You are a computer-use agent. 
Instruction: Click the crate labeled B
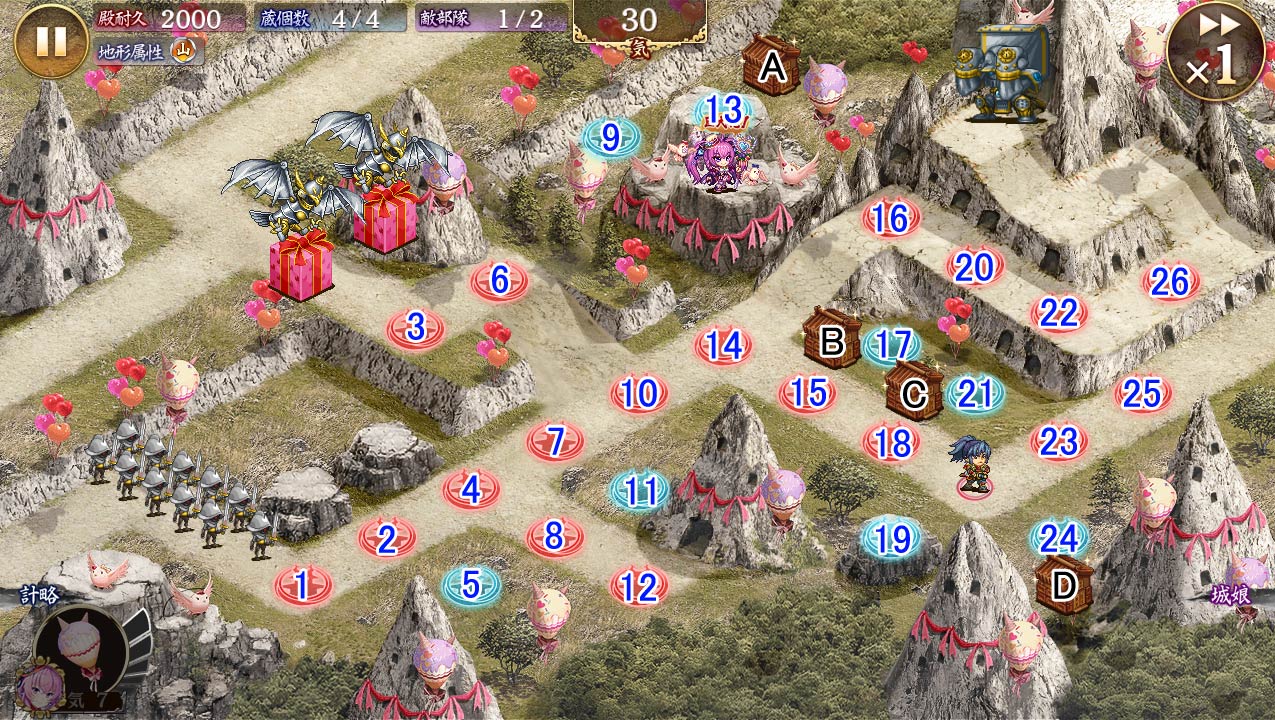(831, 340)
